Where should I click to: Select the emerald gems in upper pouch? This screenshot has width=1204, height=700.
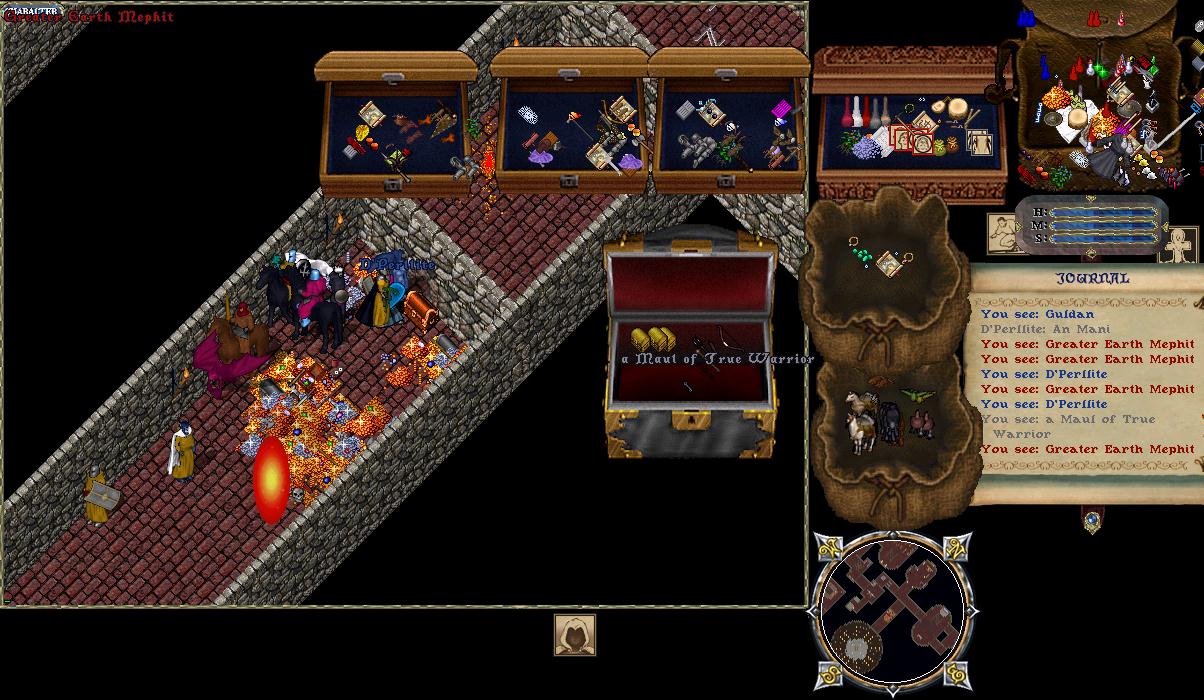click(861, 256)
